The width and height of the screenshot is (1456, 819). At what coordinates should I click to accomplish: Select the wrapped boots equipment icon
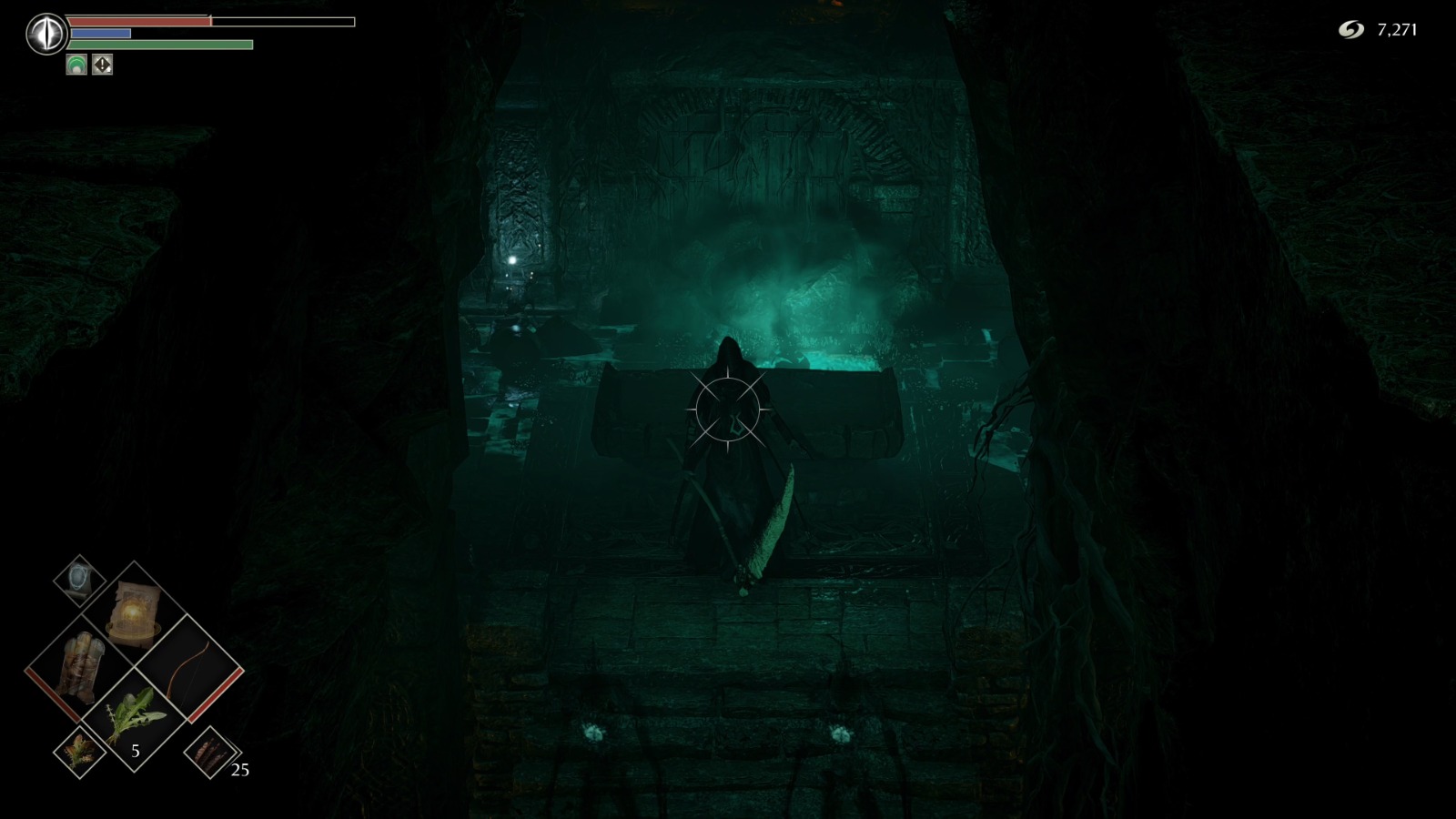click(x=83, y=668)
